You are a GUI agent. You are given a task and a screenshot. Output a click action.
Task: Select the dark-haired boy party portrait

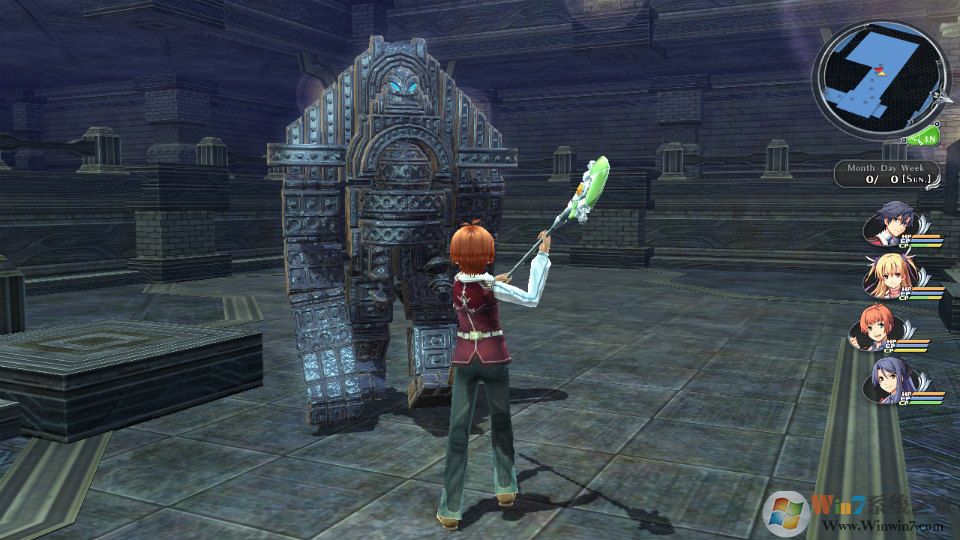[x=888, y=224]
